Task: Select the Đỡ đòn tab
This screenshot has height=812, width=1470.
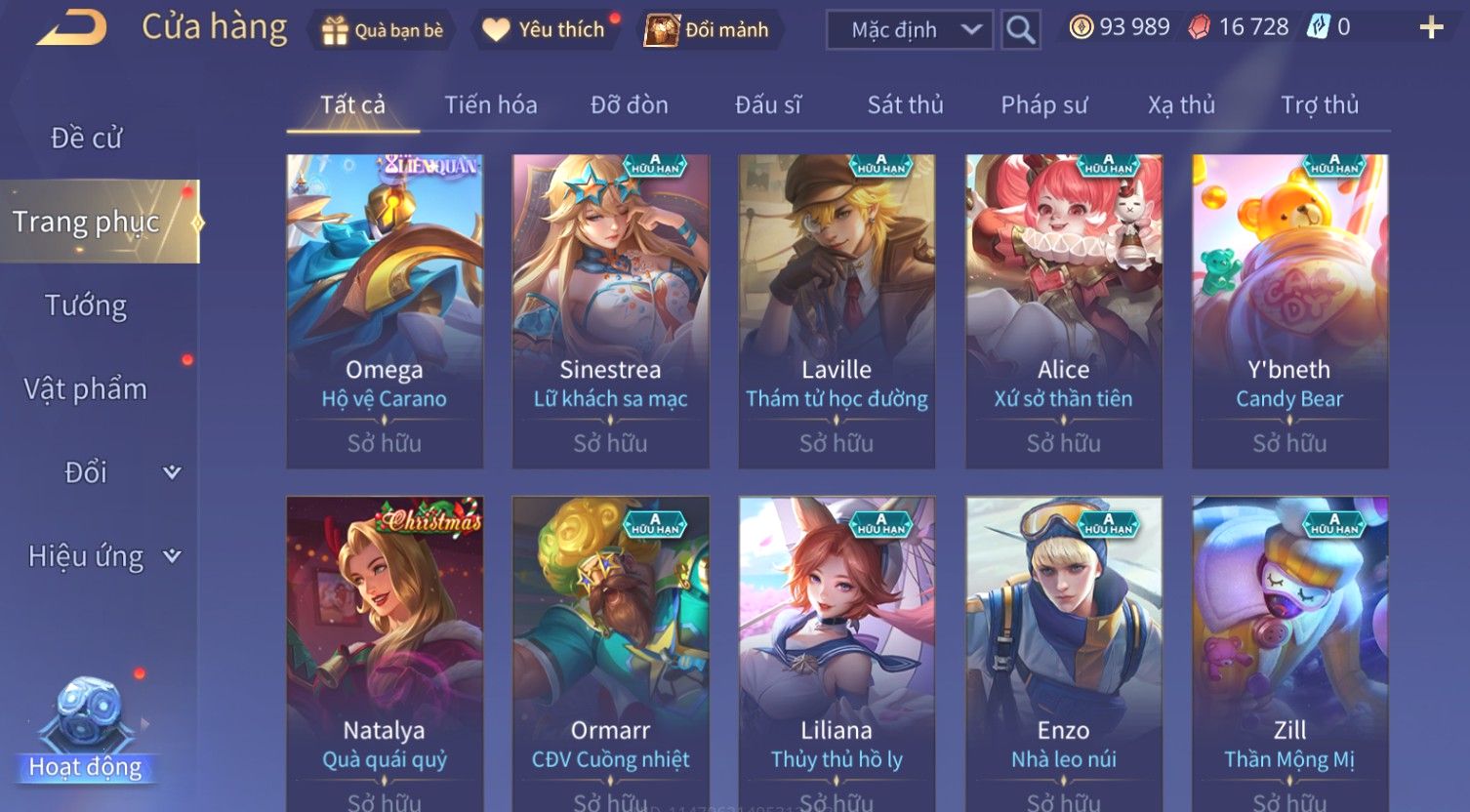Action: point(630,105)
